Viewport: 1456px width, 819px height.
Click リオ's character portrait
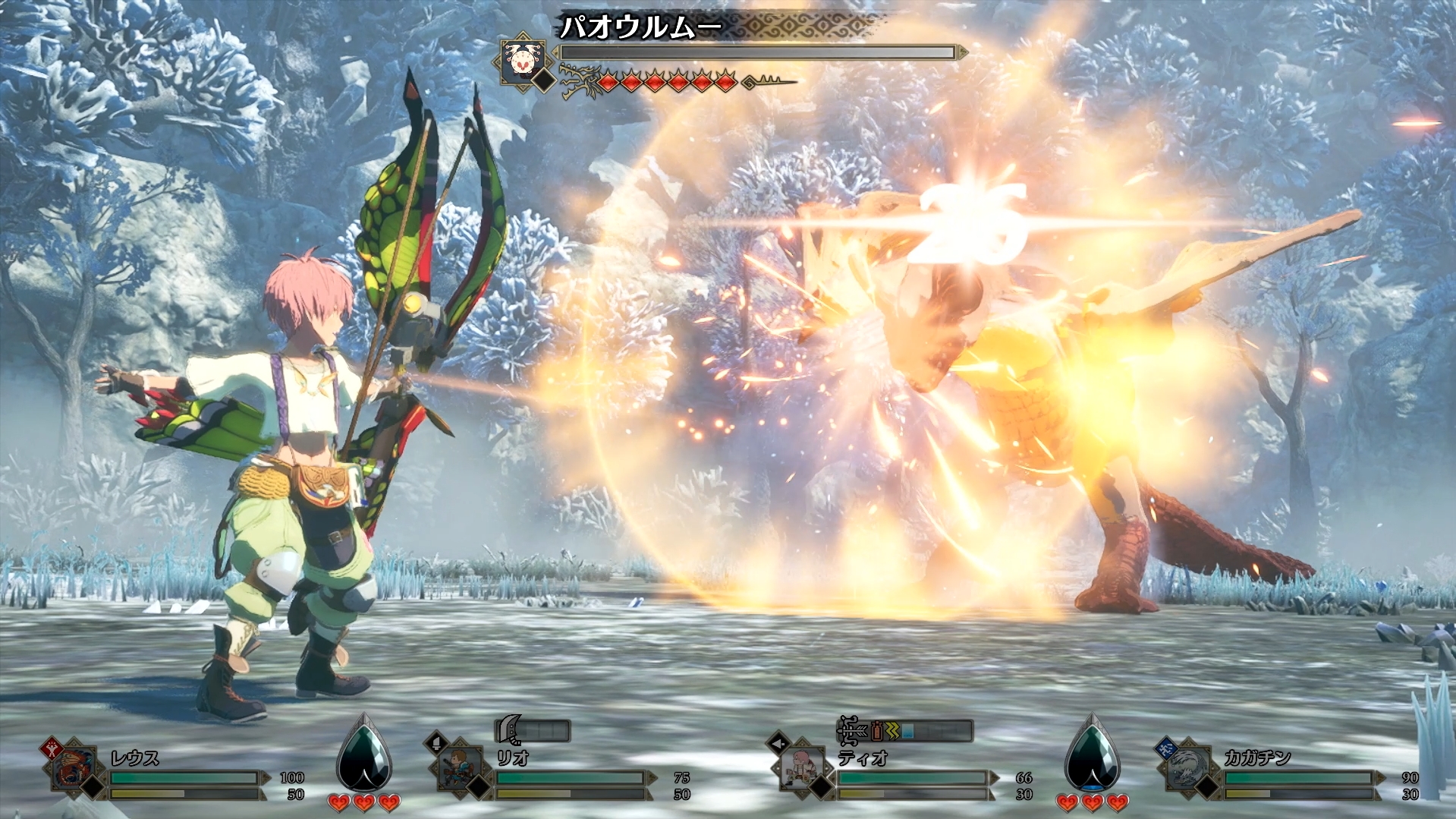coord(461,769)
